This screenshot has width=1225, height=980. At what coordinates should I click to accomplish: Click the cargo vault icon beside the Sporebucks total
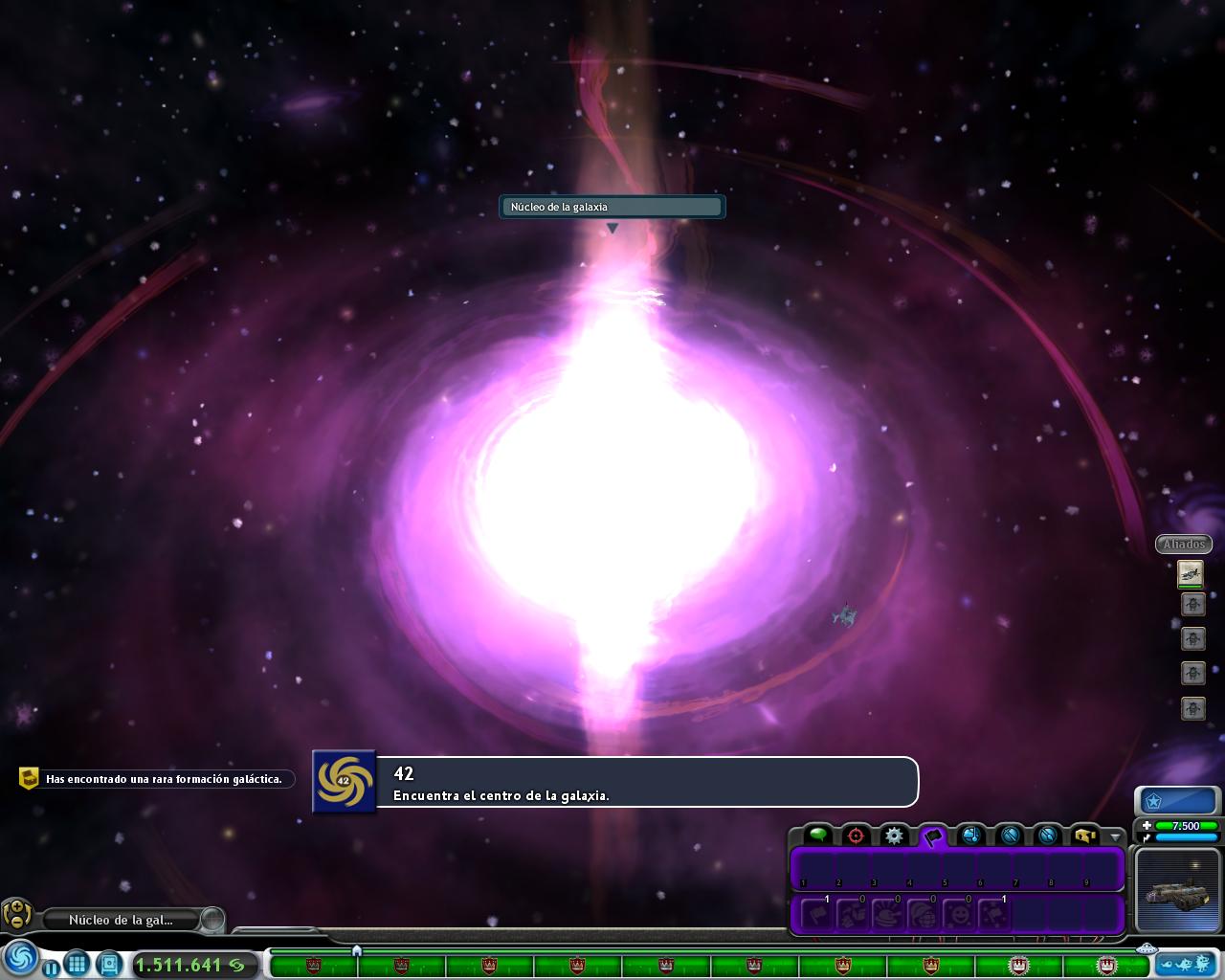point(109,965)
